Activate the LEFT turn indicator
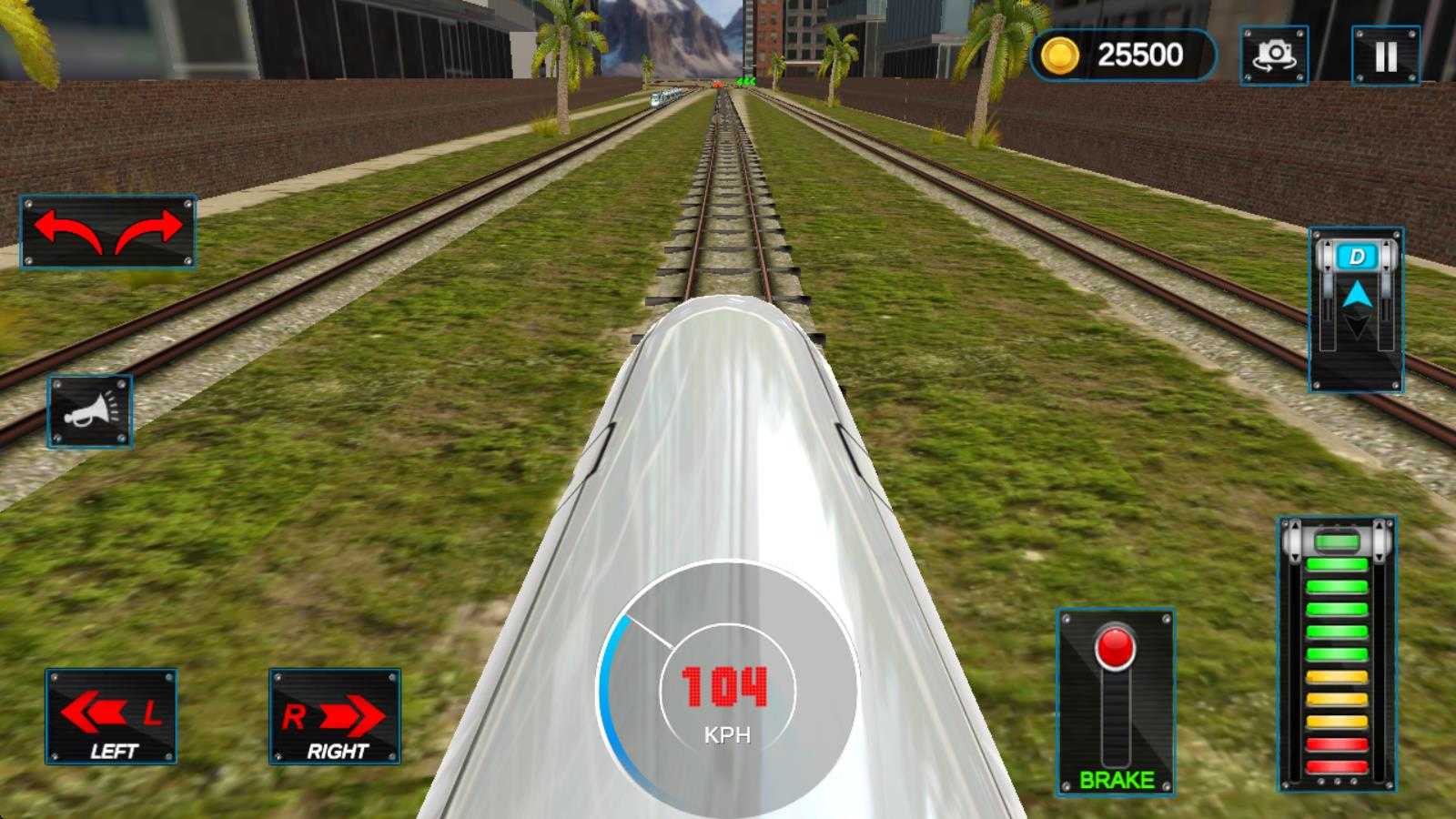1456x819 pixels. pos(111,716)
